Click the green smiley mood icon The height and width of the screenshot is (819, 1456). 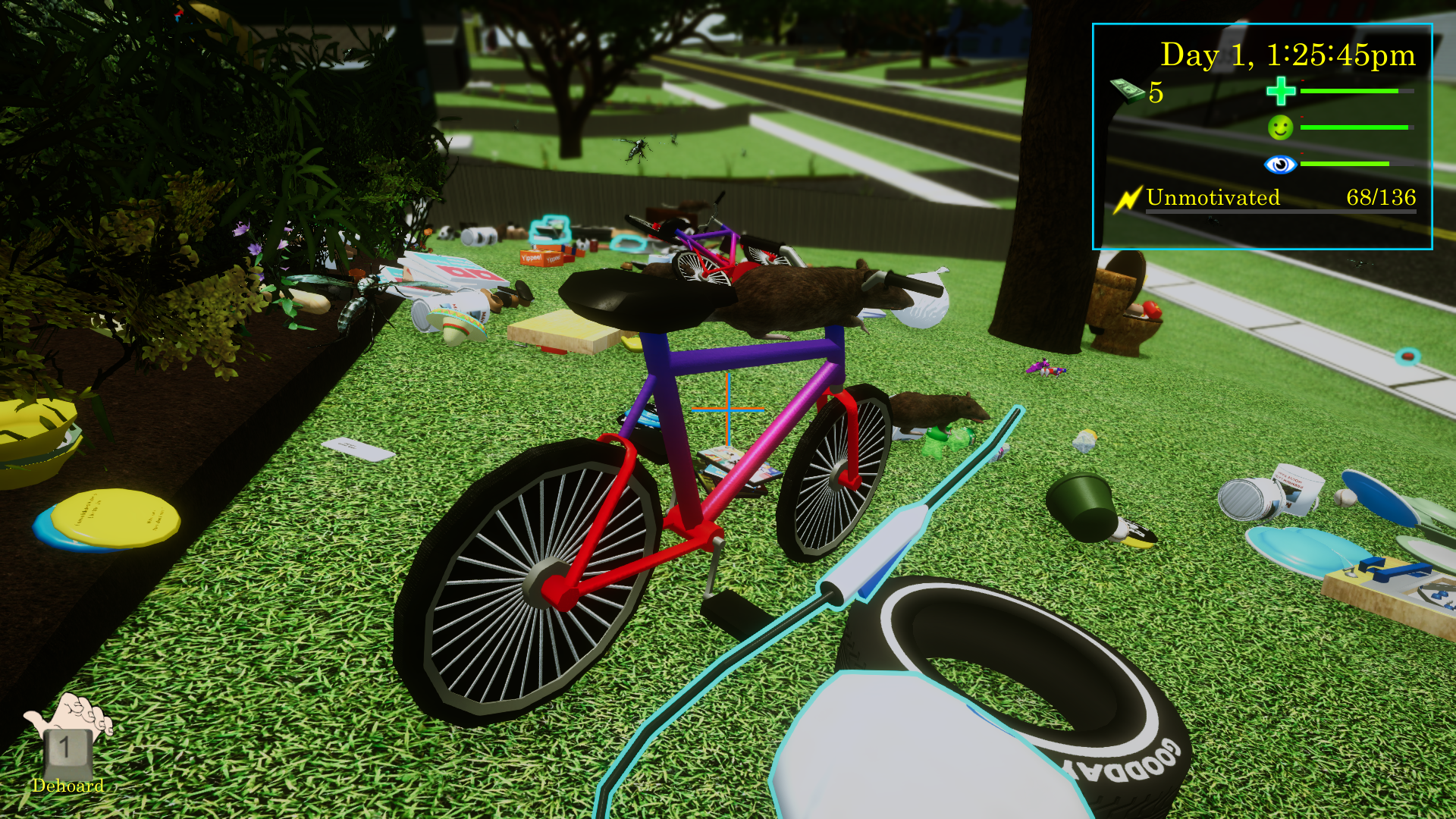coord(1280,127)
